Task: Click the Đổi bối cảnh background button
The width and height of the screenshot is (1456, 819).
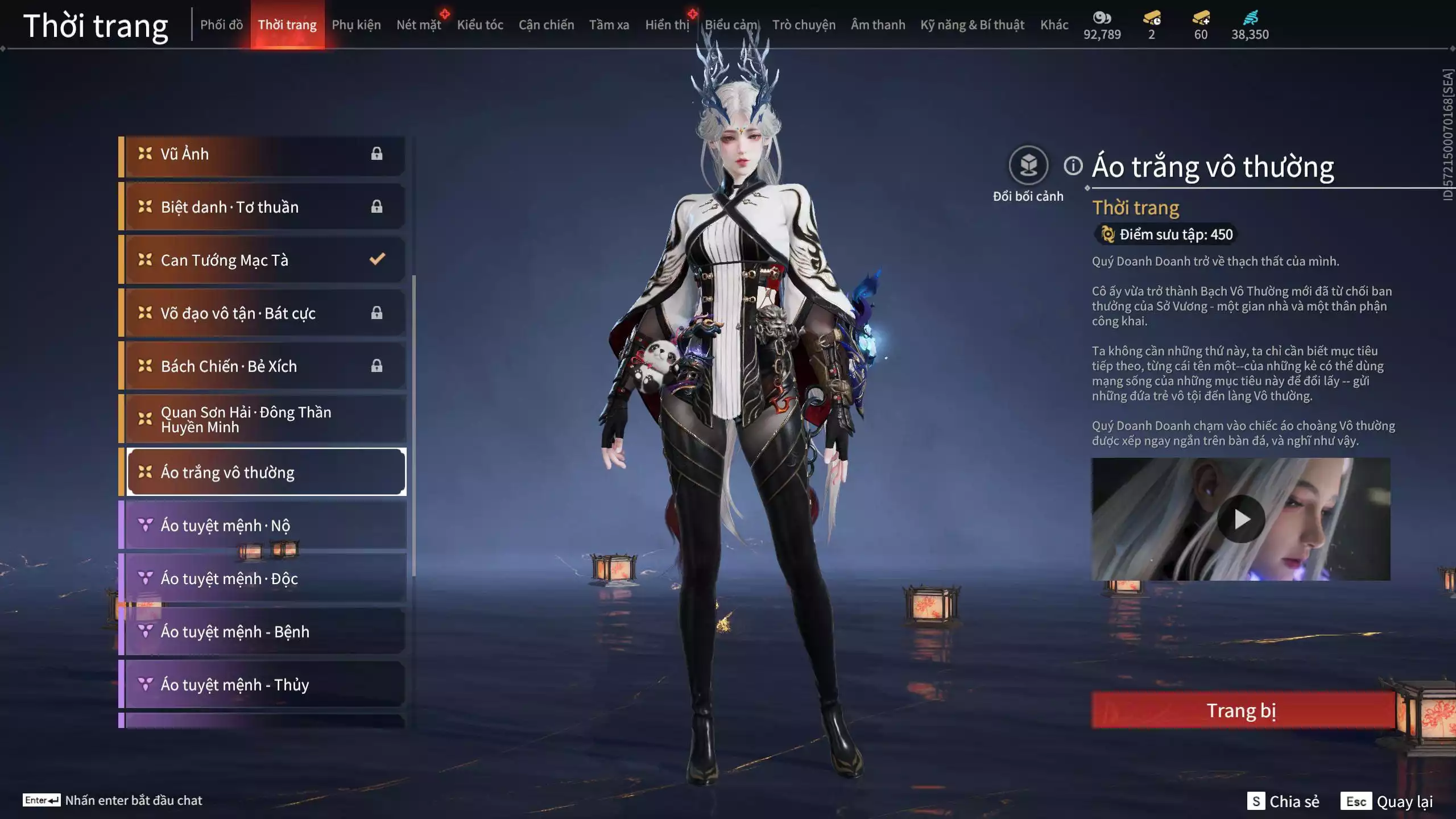Action: click(1028, 166)
